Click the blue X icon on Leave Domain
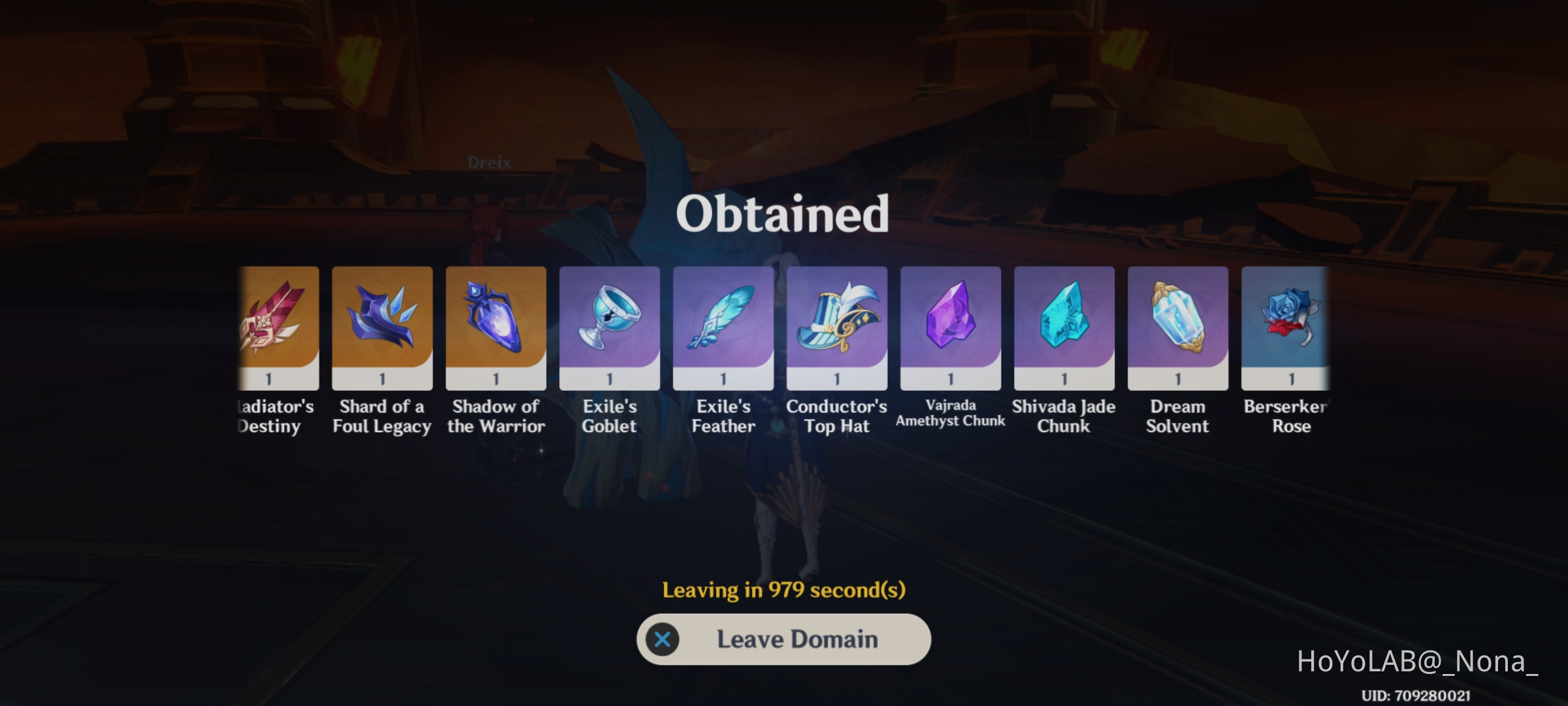The width and height of the screenshot is (1568, 706). [662, 639]
